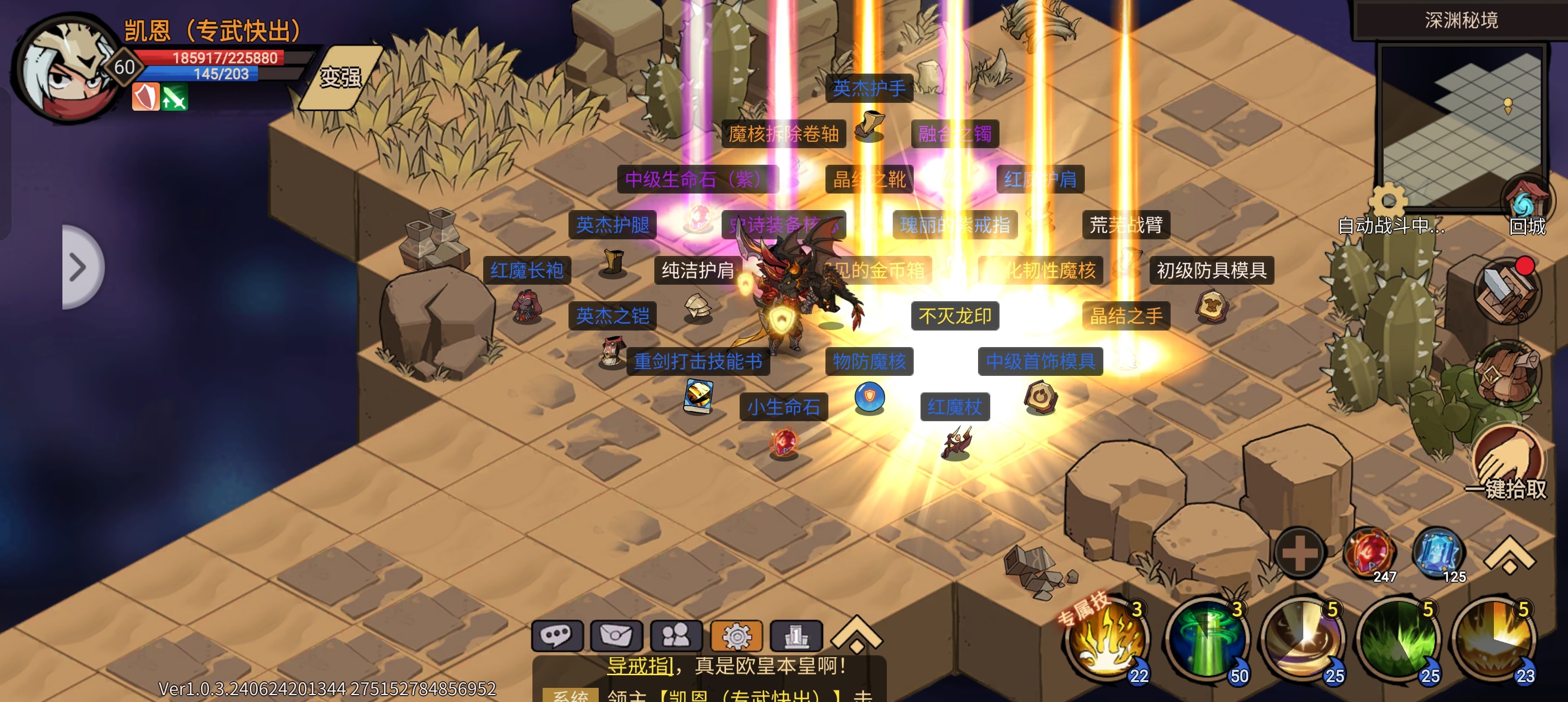
Task: Open the ranking podium button
Action: tap(796, 636)
